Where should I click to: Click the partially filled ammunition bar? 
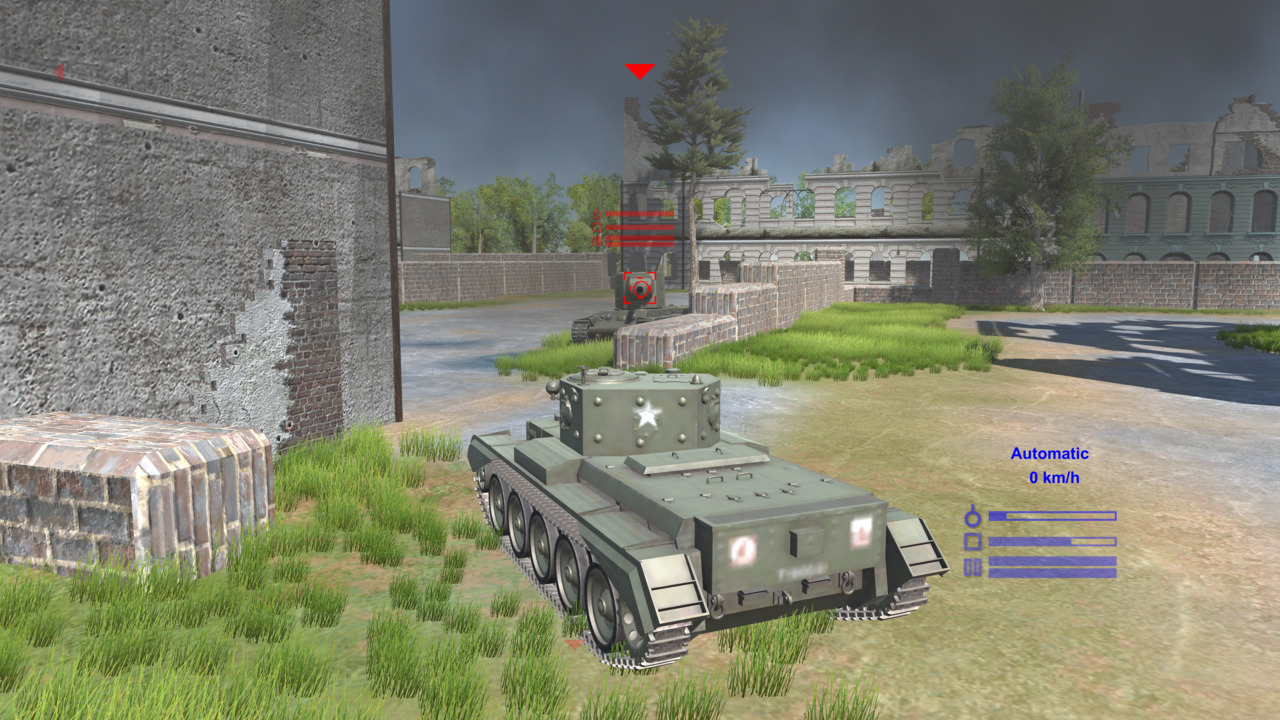point(1052,541)
